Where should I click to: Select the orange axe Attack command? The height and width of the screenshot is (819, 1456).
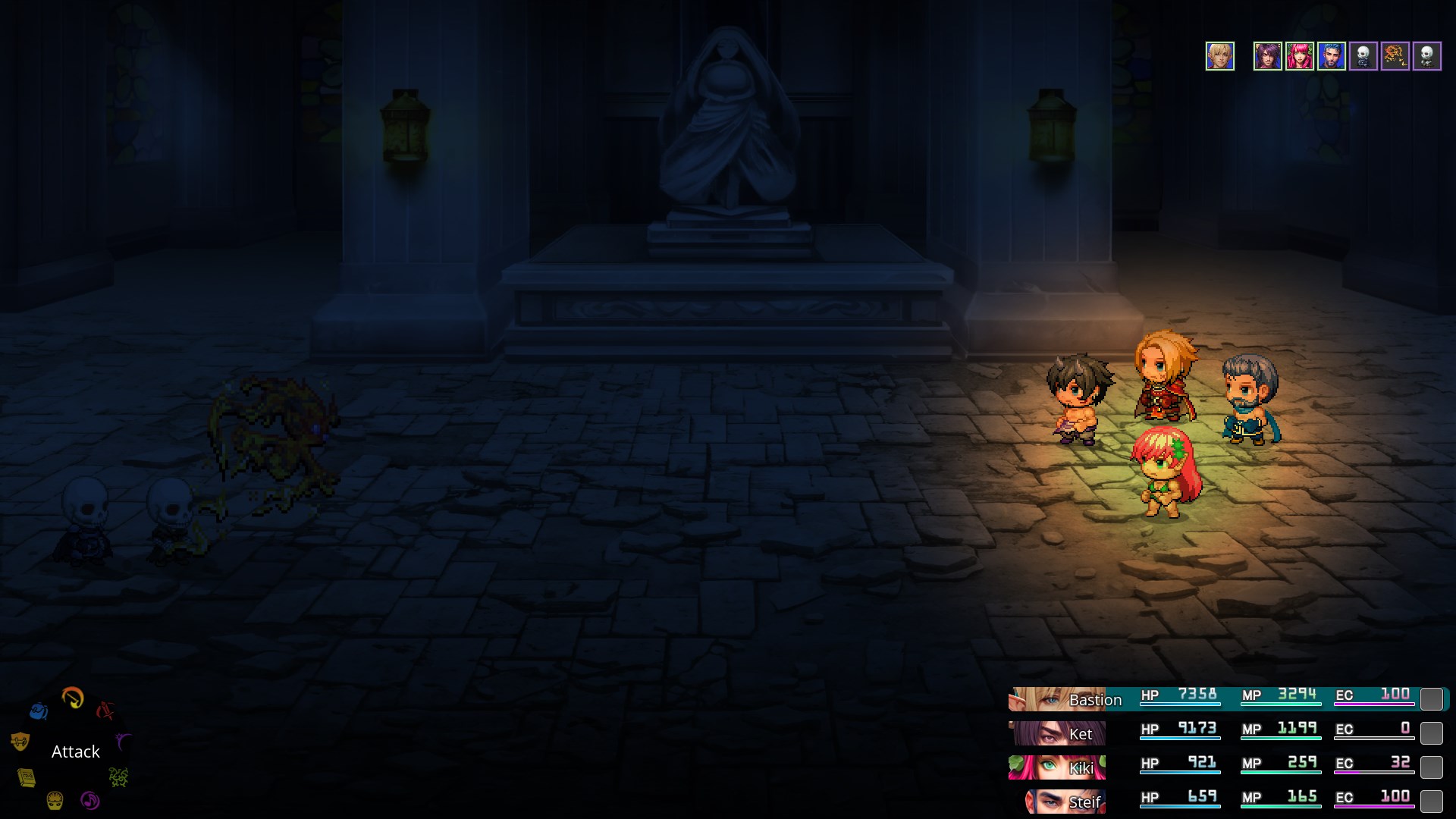[73, 697]
